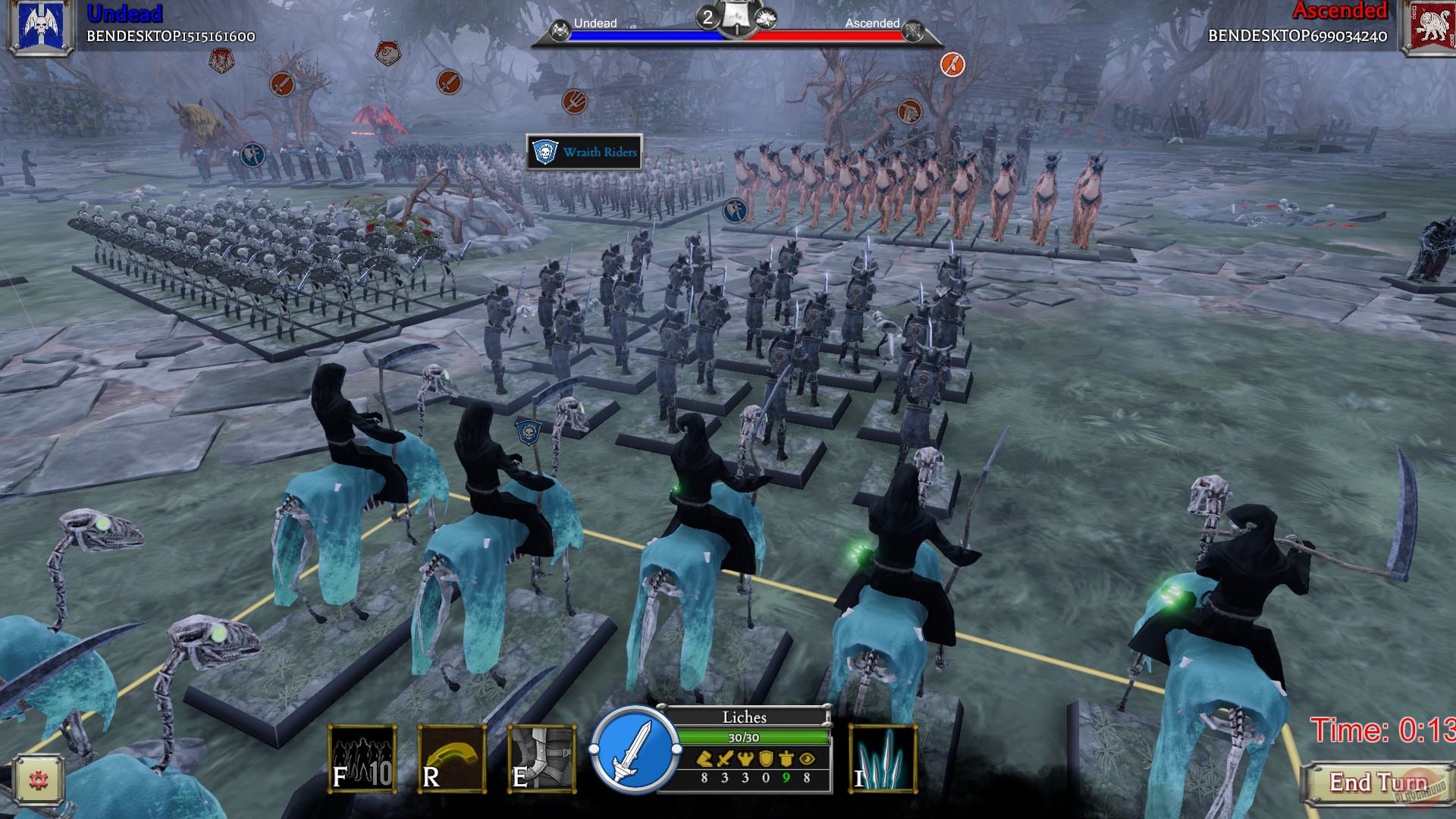Screen dimensions: 1456x819
Task: Click the red hand engagement marker on the field
Action: 576,102
